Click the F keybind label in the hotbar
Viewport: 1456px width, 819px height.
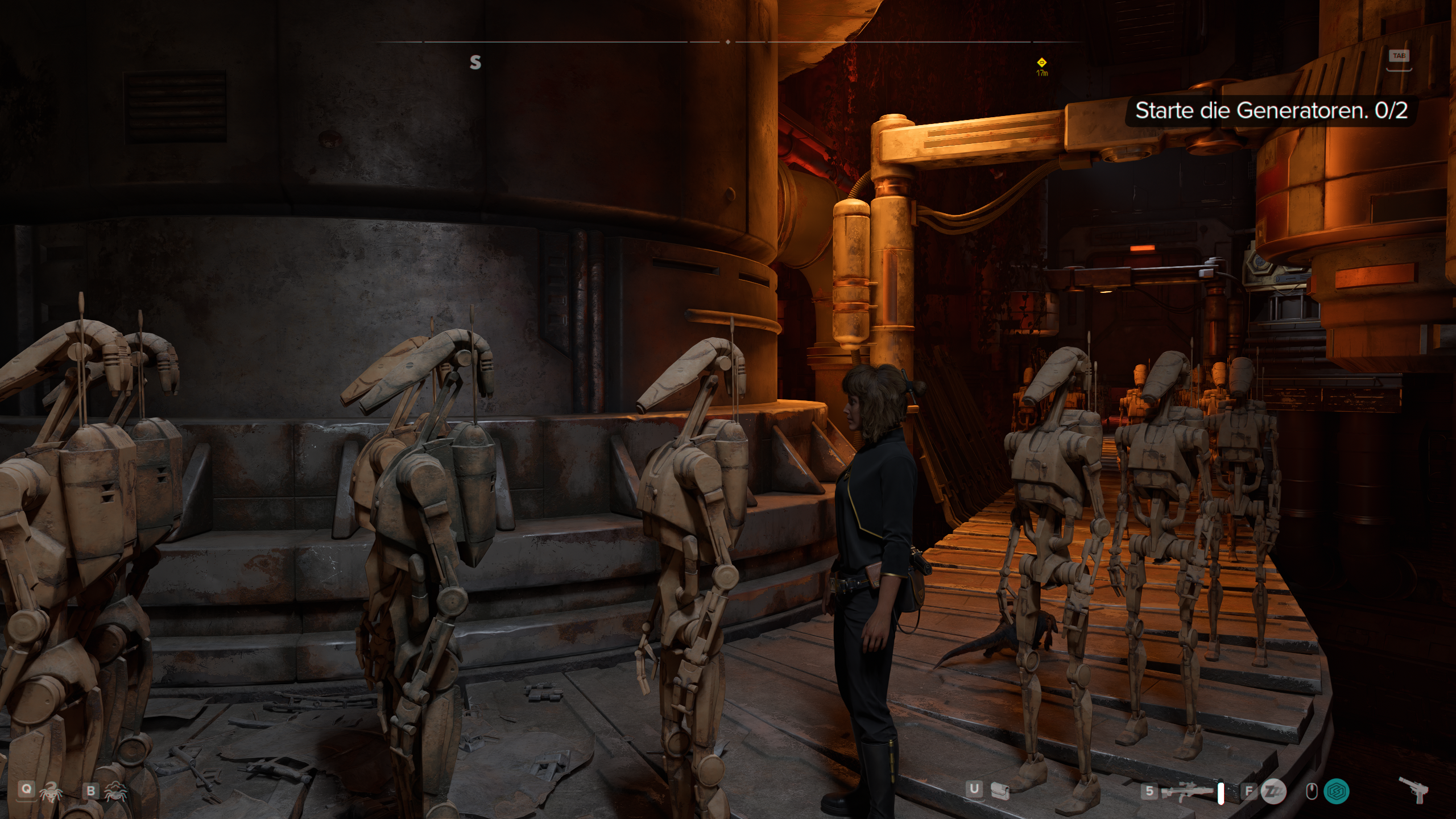[x=1249, y=791]
